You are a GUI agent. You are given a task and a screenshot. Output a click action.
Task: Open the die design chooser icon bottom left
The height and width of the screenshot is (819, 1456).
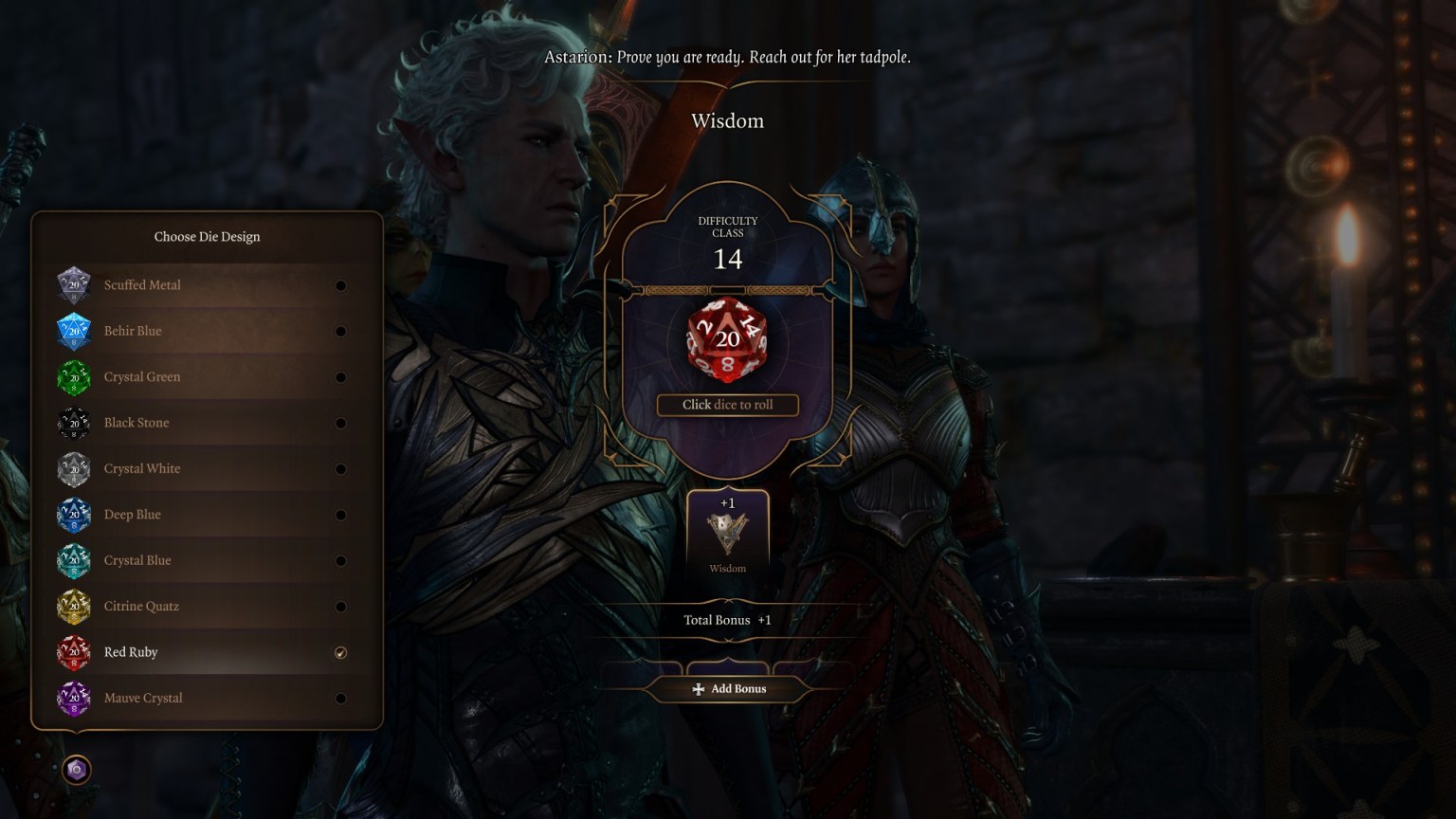[x=76, y=770]
